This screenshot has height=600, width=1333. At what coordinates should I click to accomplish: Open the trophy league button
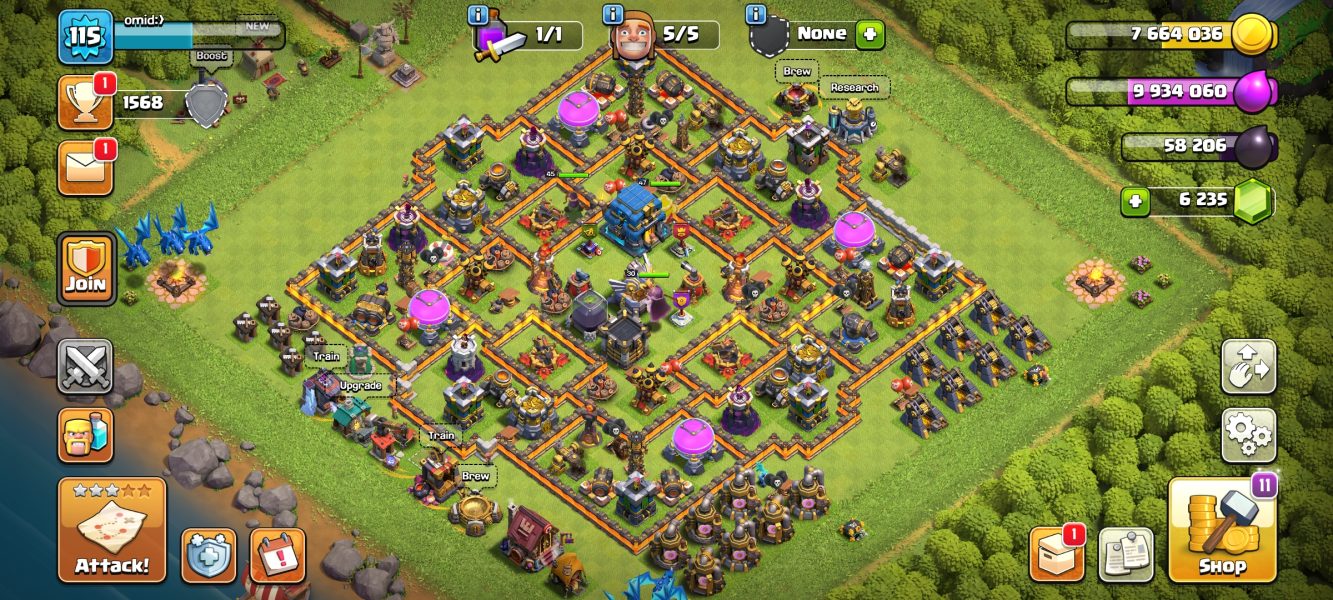point(85,103)
